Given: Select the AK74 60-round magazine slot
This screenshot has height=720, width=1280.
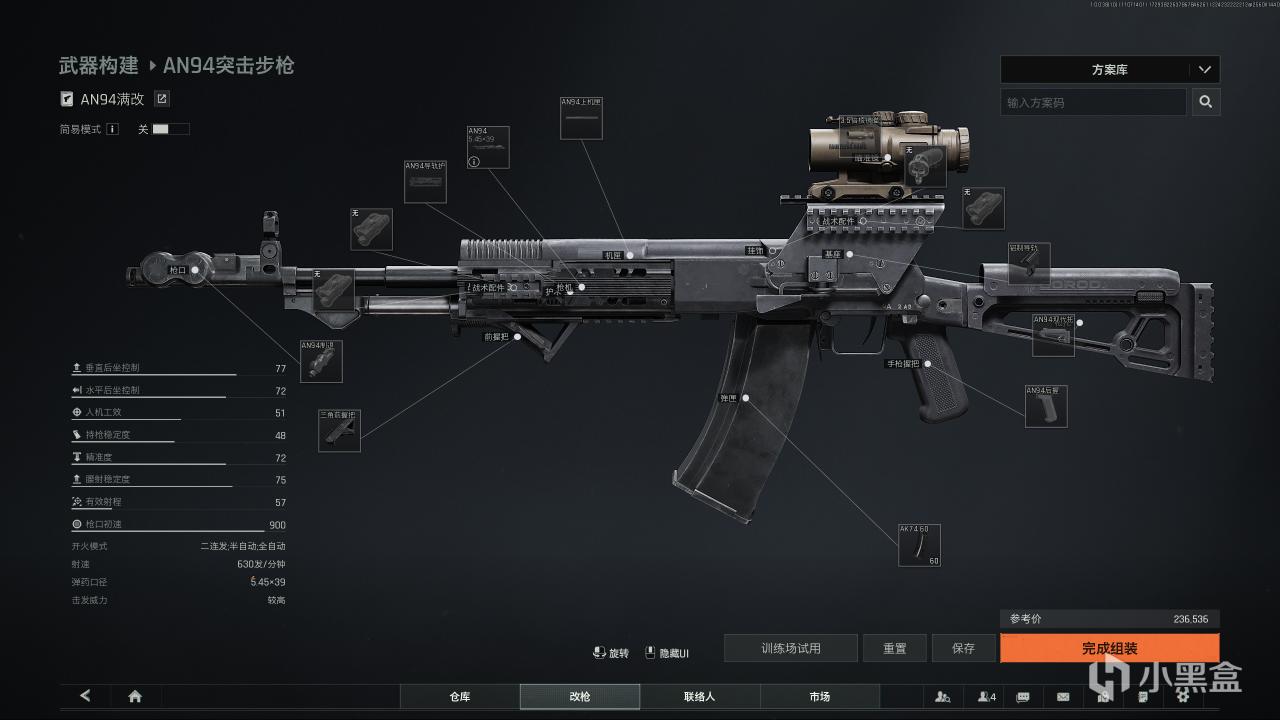Looking at the screenshot, I should click(919, 545).
